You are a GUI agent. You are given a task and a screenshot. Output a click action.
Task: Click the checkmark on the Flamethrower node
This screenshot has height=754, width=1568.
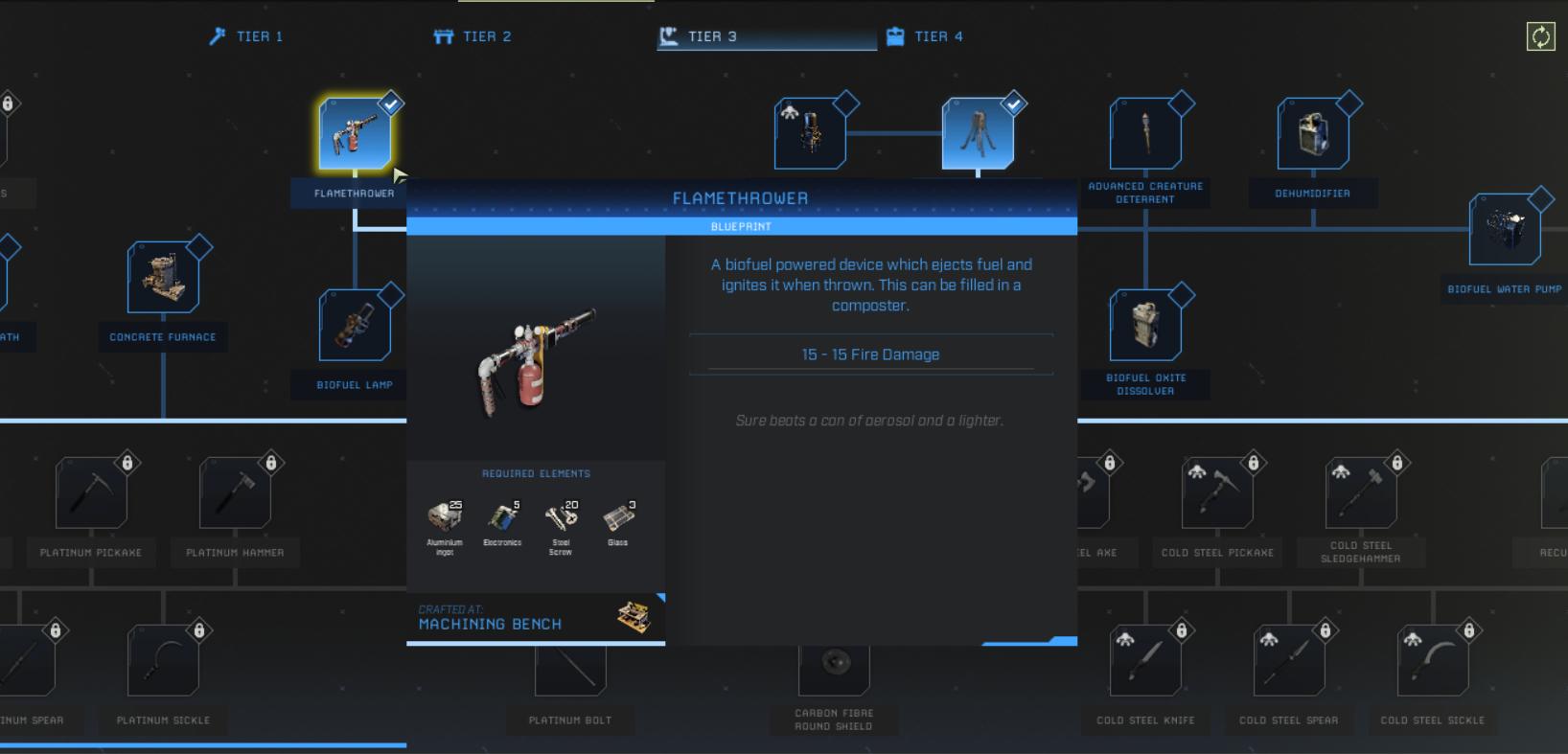[391, 103]
